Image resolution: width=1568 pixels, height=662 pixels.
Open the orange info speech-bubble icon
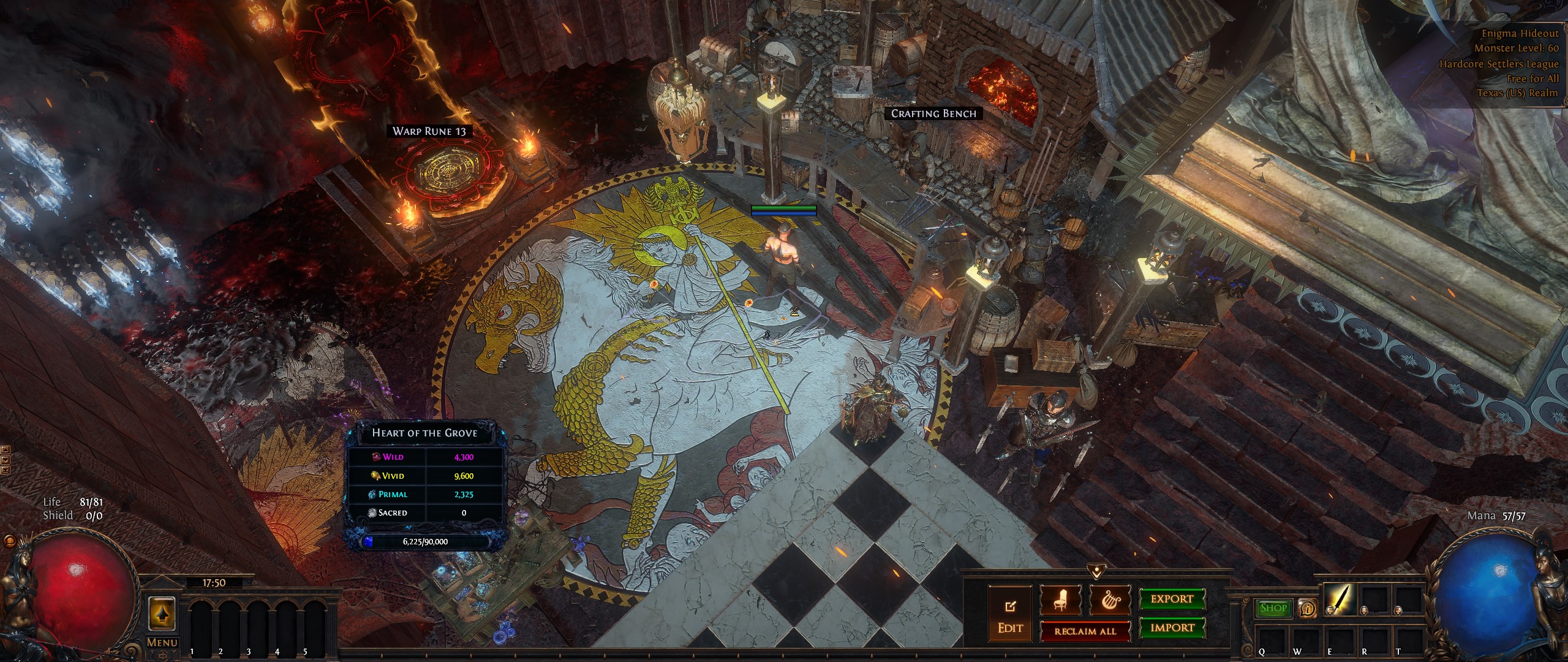point(1307,608)
